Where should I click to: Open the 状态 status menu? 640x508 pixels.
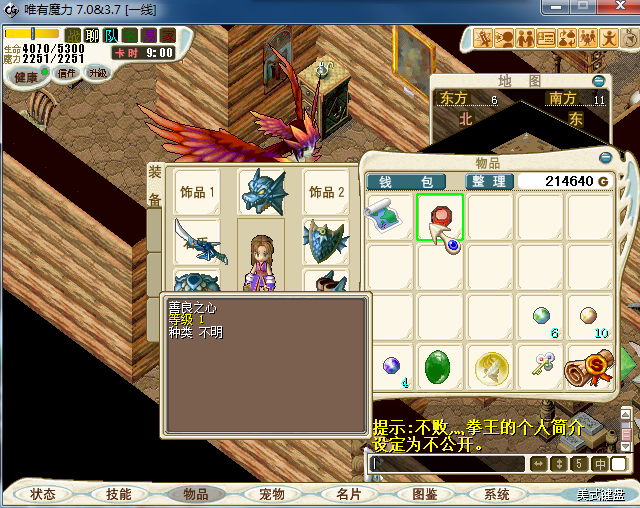click(x=43, y=494)
